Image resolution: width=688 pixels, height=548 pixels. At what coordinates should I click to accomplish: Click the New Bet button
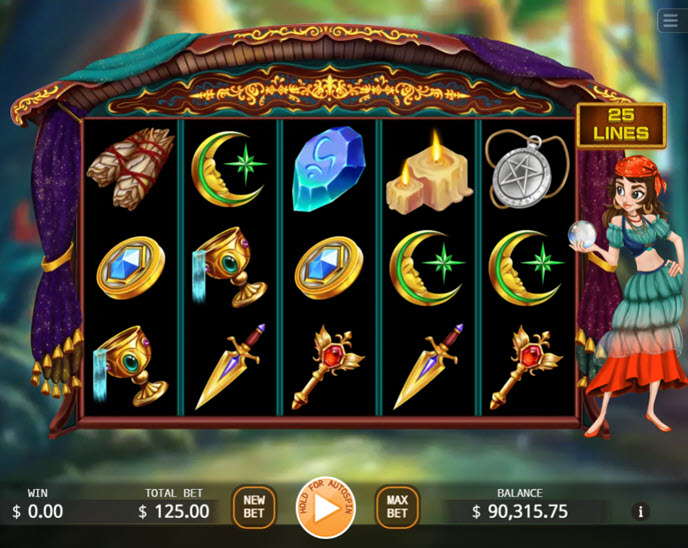(x=254, y=507)
